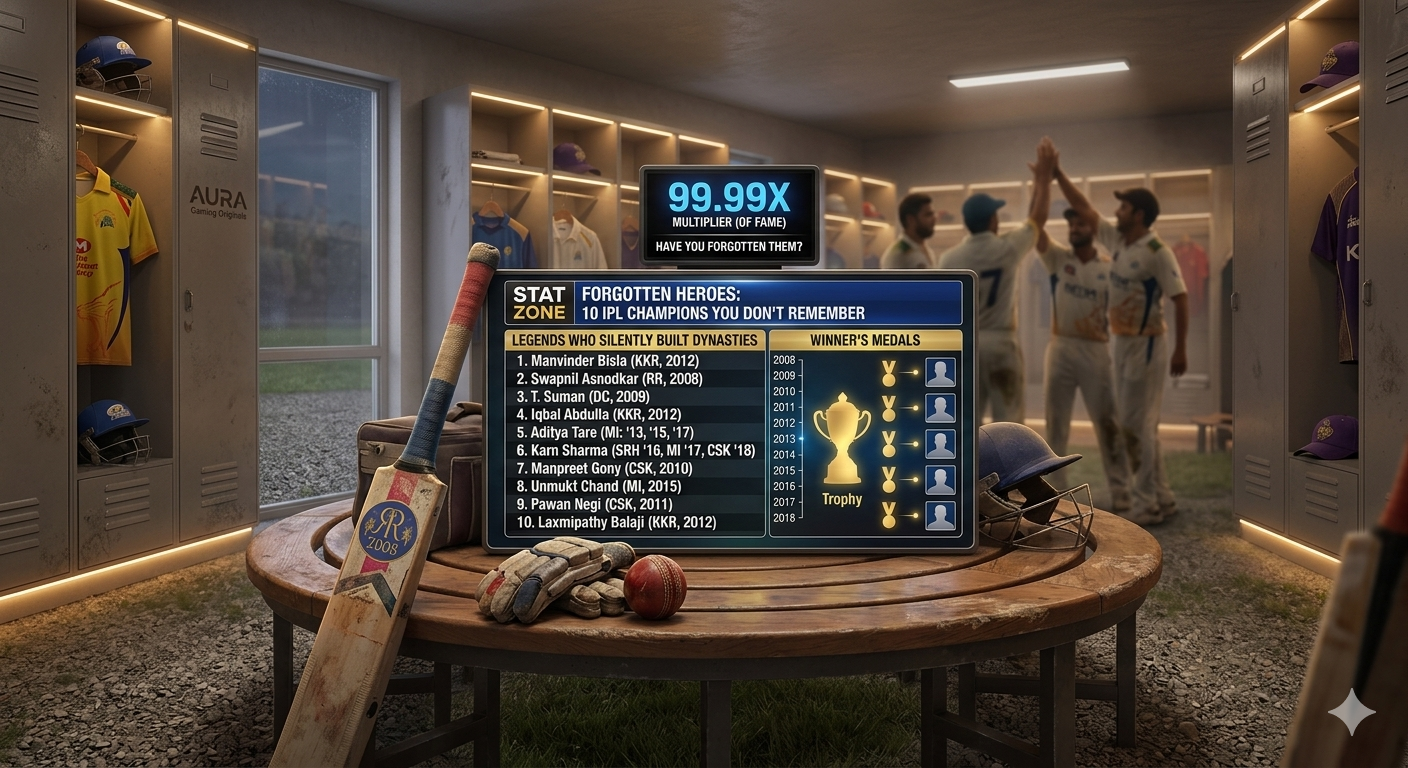Click the Stat Zone logo badge
Viewport: 1408px width, 768px height.
coord(539,303)
